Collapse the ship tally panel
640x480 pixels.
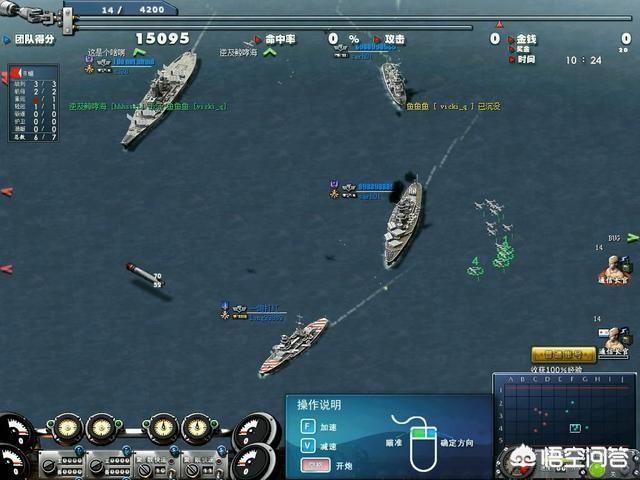14,73
